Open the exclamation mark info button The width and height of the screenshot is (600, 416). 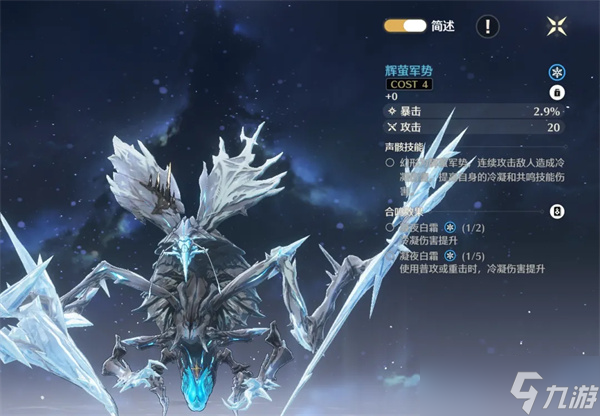(487, 26)
